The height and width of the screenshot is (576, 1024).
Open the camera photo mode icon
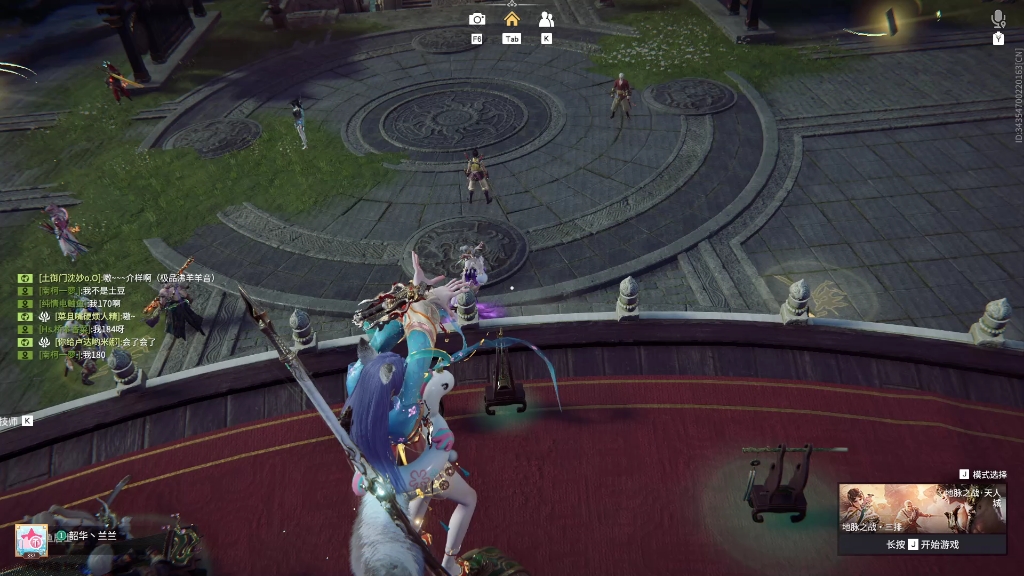pyautogui.click(x=477, y=19)
